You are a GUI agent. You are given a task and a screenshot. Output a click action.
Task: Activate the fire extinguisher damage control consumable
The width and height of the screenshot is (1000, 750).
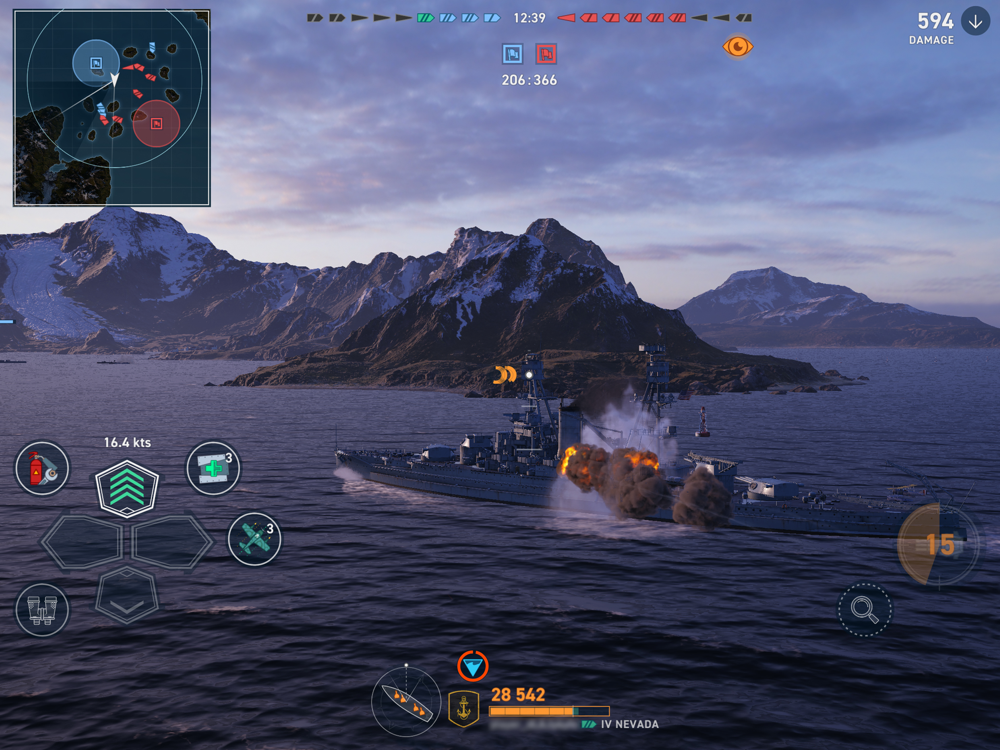pyautogui.click(x=42, y=468)
